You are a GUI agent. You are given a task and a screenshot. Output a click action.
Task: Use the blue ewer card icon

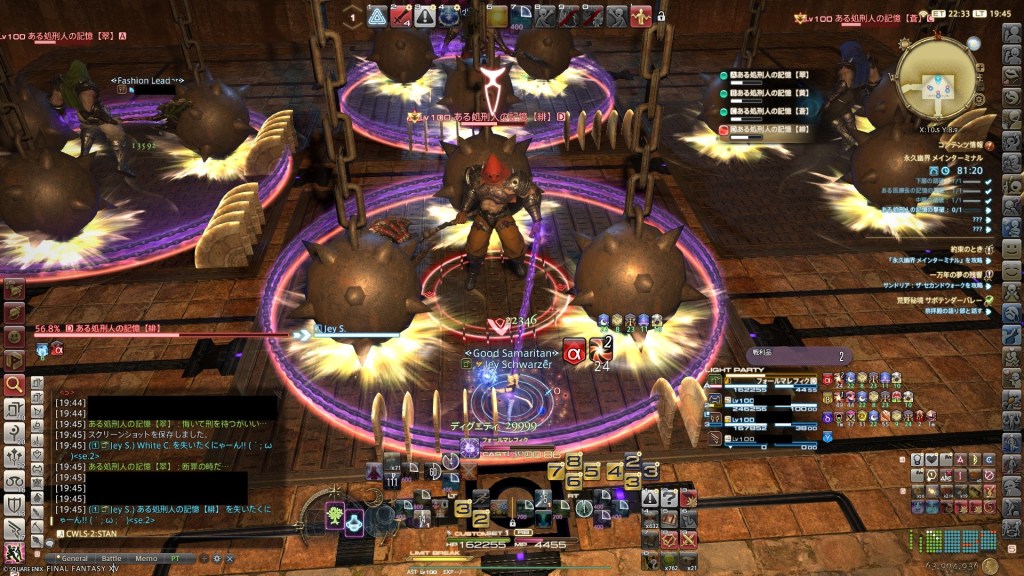coord(355,522)
